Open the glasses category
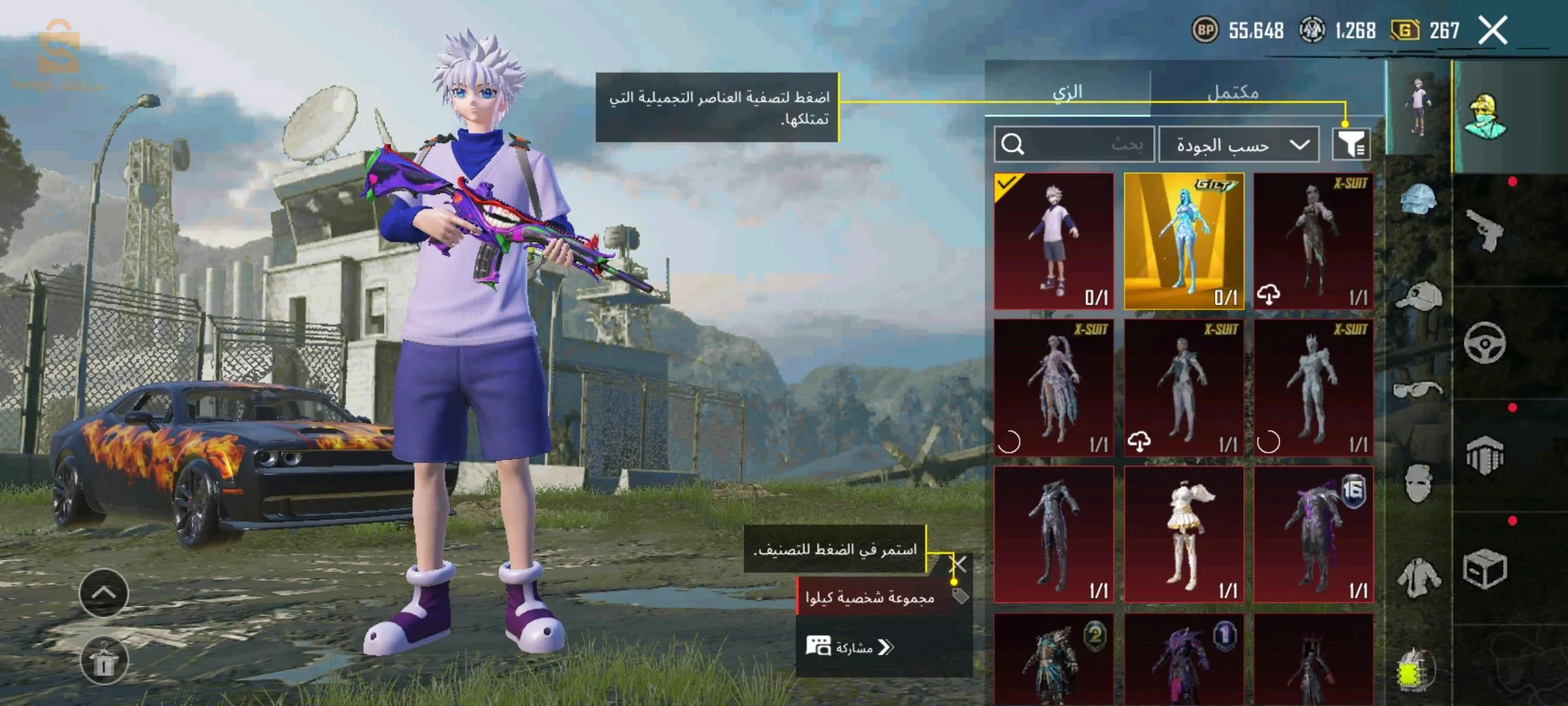The height and width of the screenshot is (706, 1568). coord(1418,390)
